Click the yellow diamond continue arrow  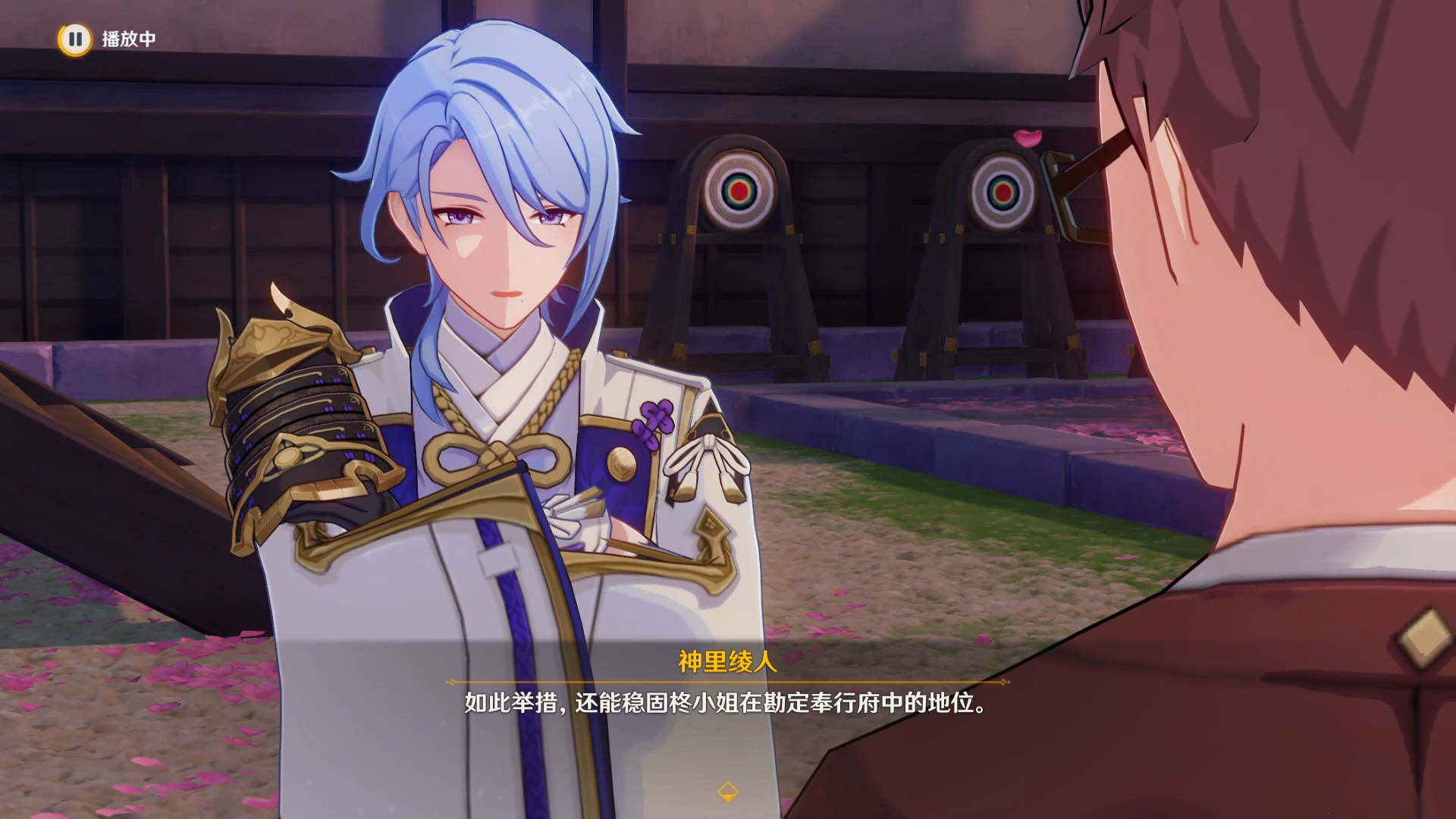coord(727,792)
